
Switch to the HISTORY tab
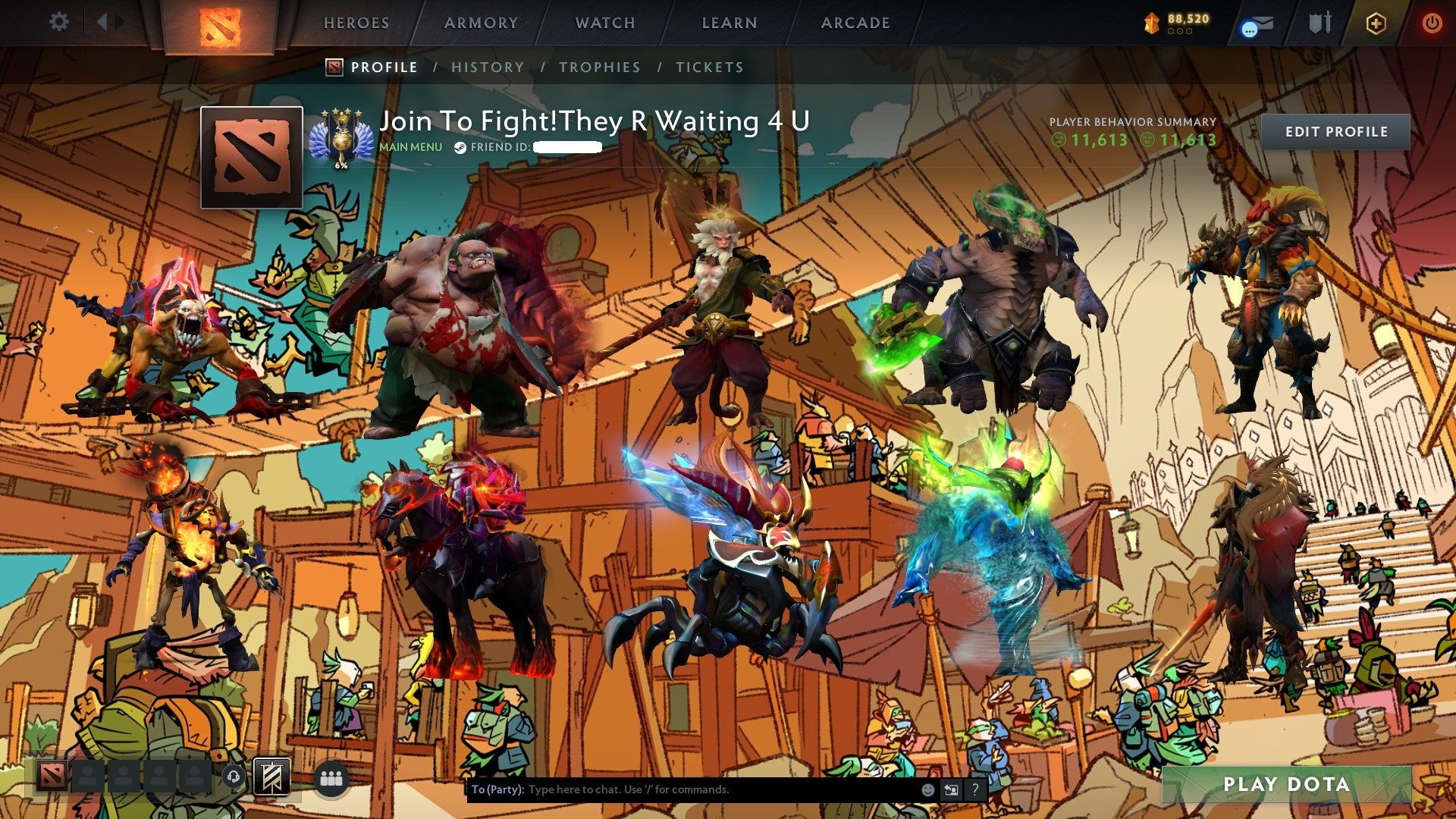(x=486, y=67)
